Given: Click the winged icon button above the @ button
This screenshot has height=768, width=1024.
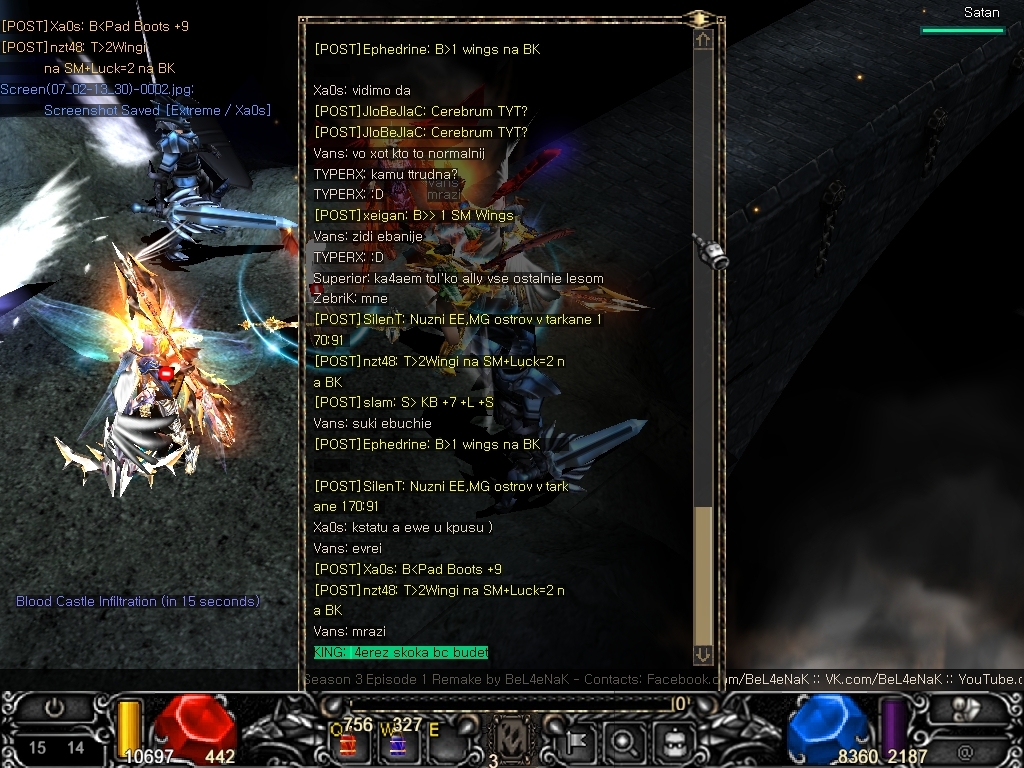Looking at the screenshot, I should tap(967, 709).
